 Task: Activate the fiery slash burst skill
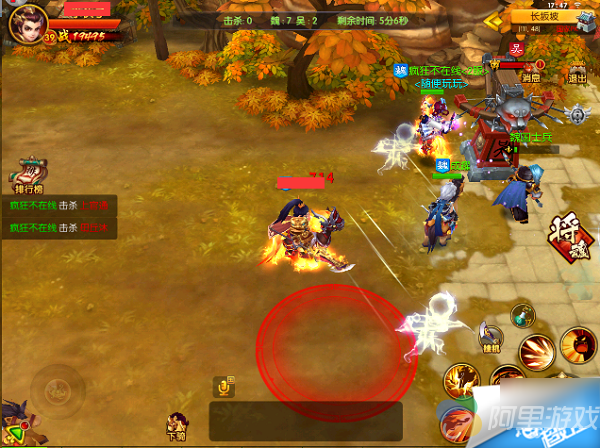[x=537, y=353]
